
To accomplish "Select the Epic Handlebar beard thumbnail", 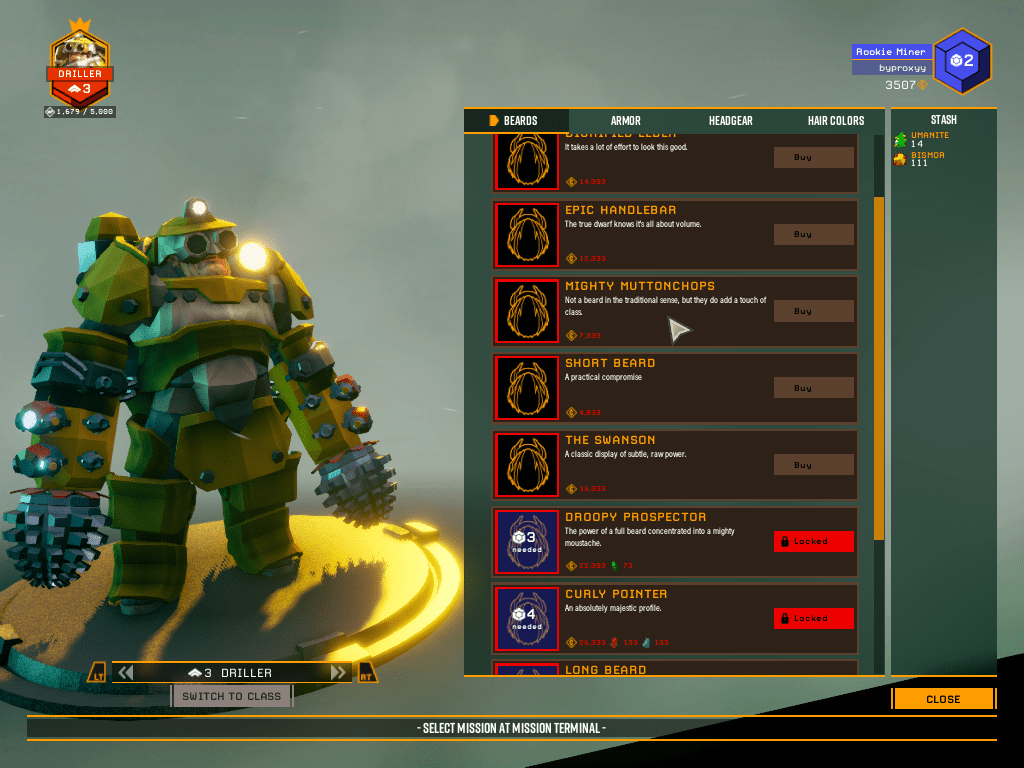I will pyautogui.click(x=527, y=234).
